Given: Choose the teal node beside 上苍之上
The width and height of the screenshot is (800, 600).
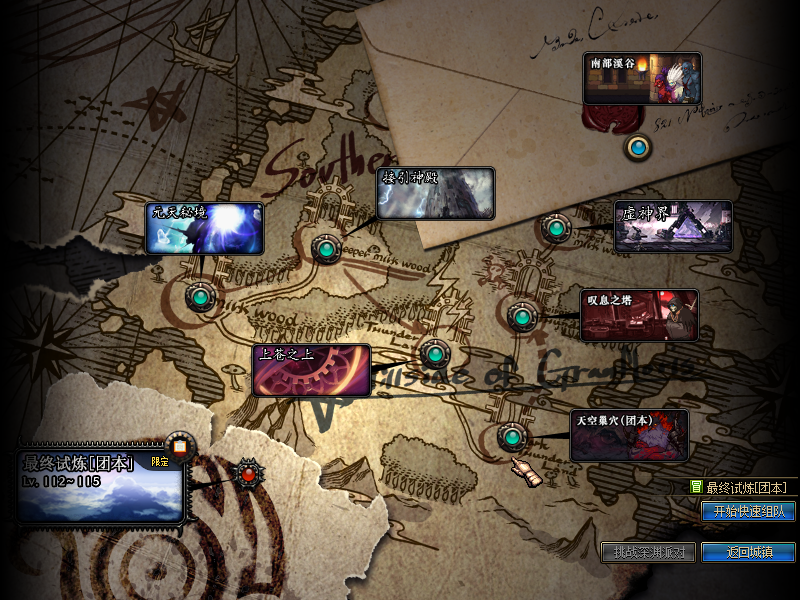Looking at the screenshot, I should (434, 352).
